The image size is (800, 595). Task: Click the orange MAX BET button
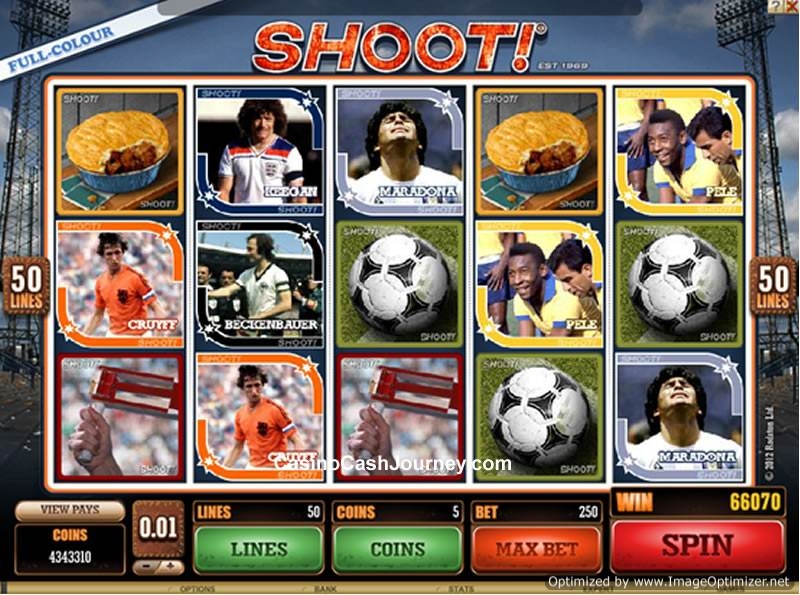tap(536, 549)
